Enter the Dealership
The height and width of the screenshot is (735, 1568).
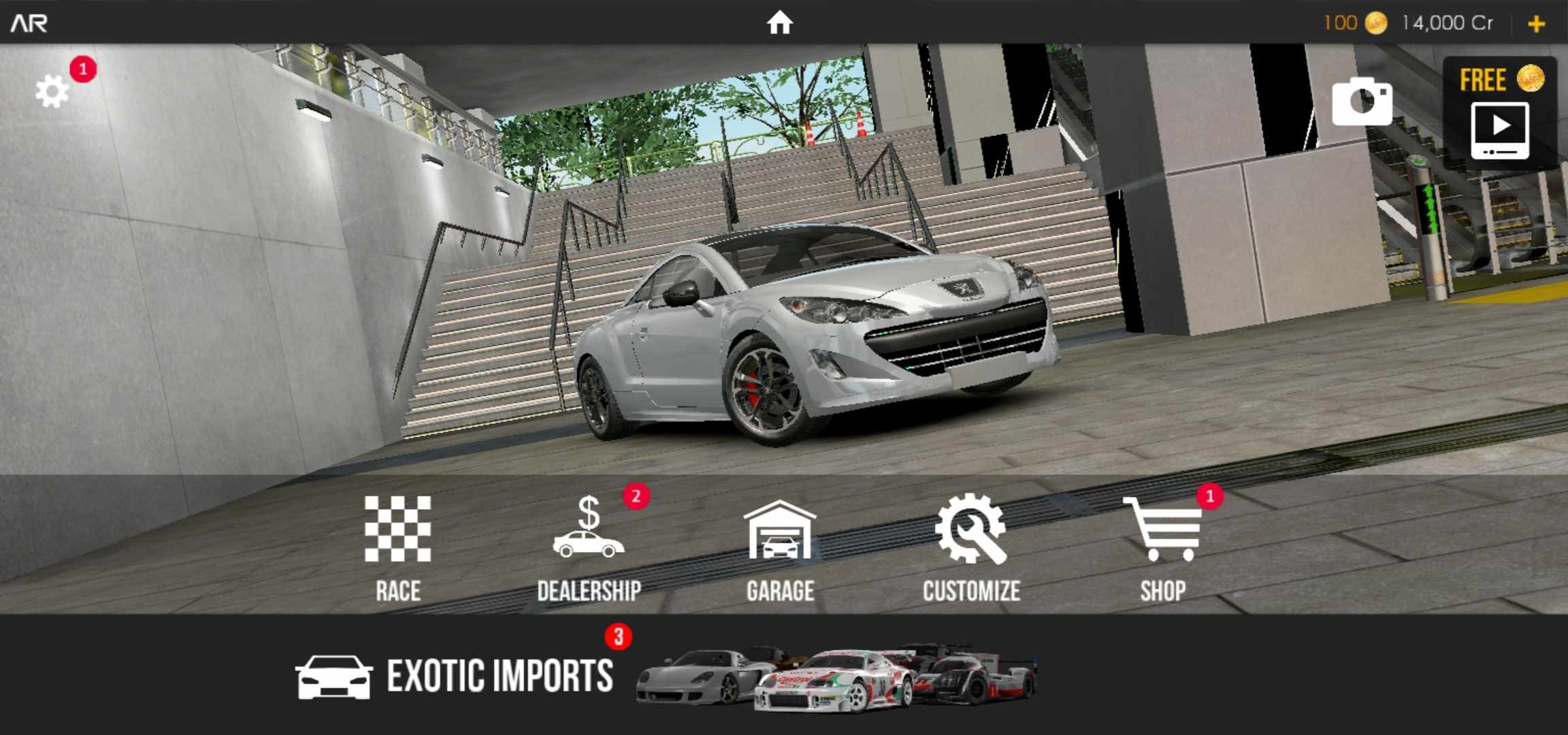589,546
